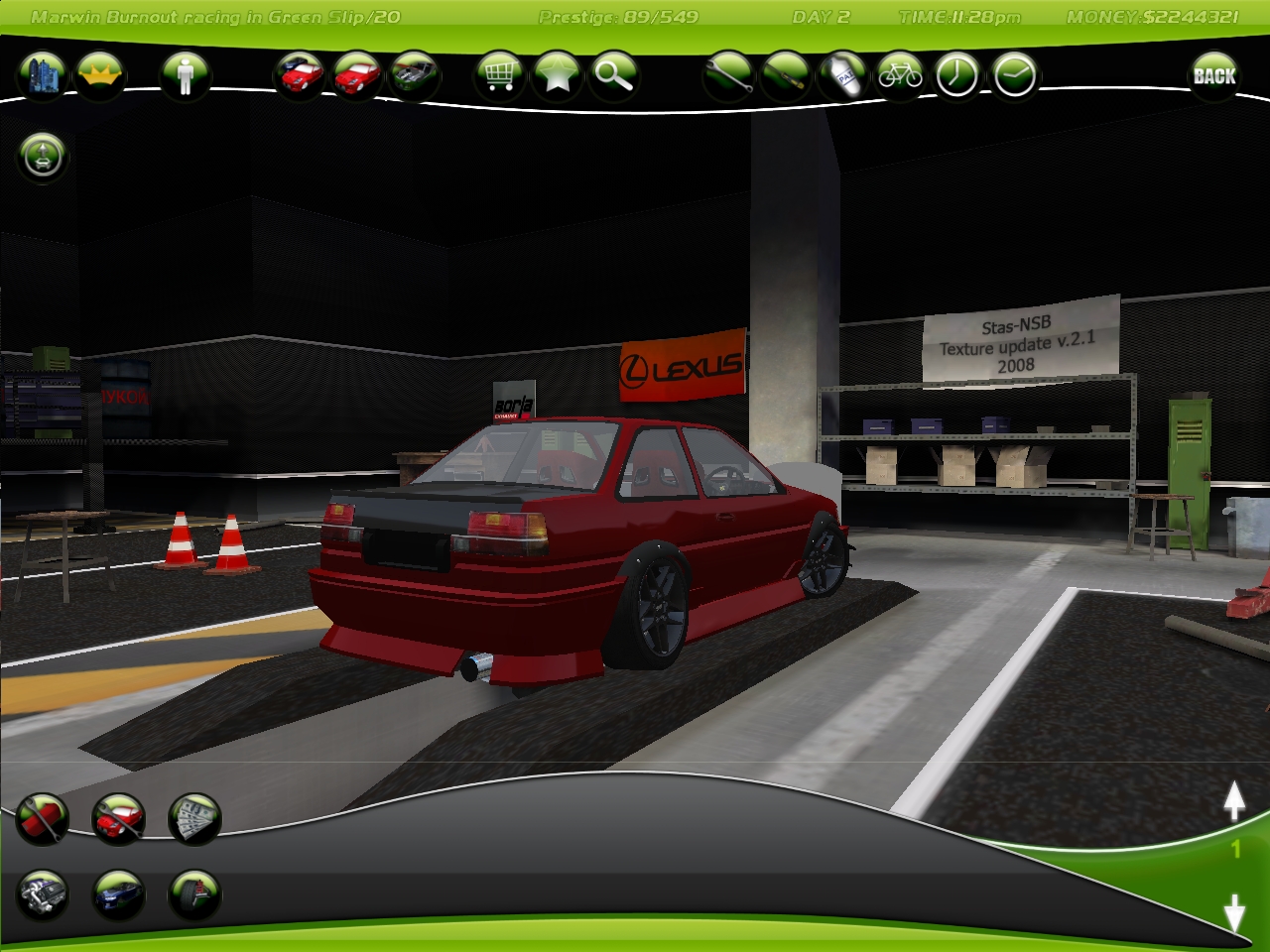Open the tire and suspension parts category
Screen dimensions: 1270x952
click(x=194, y=894)
